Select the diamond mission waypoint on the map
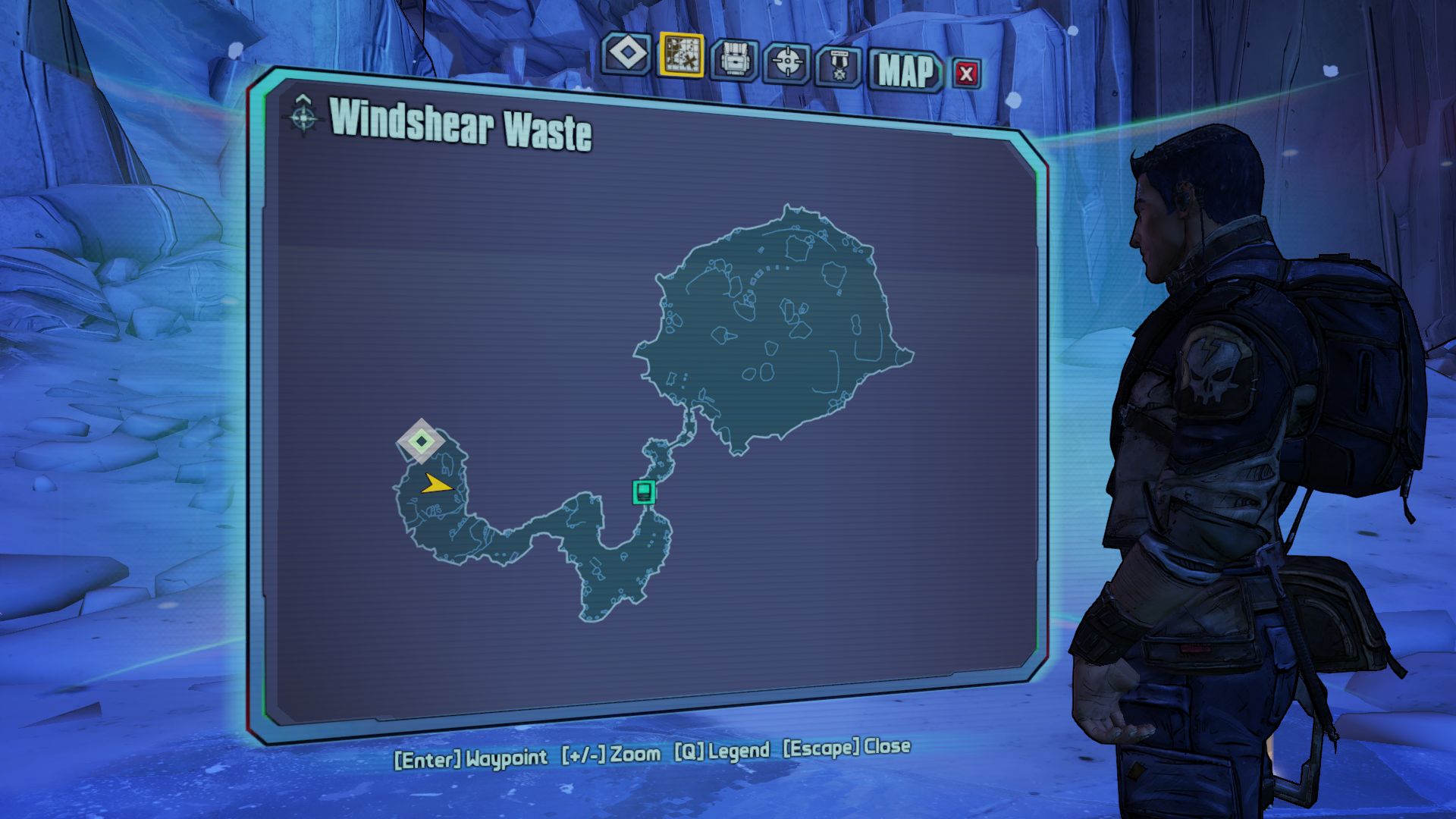Viewport: 1456px width, 819px height. (x=421, y=441)
